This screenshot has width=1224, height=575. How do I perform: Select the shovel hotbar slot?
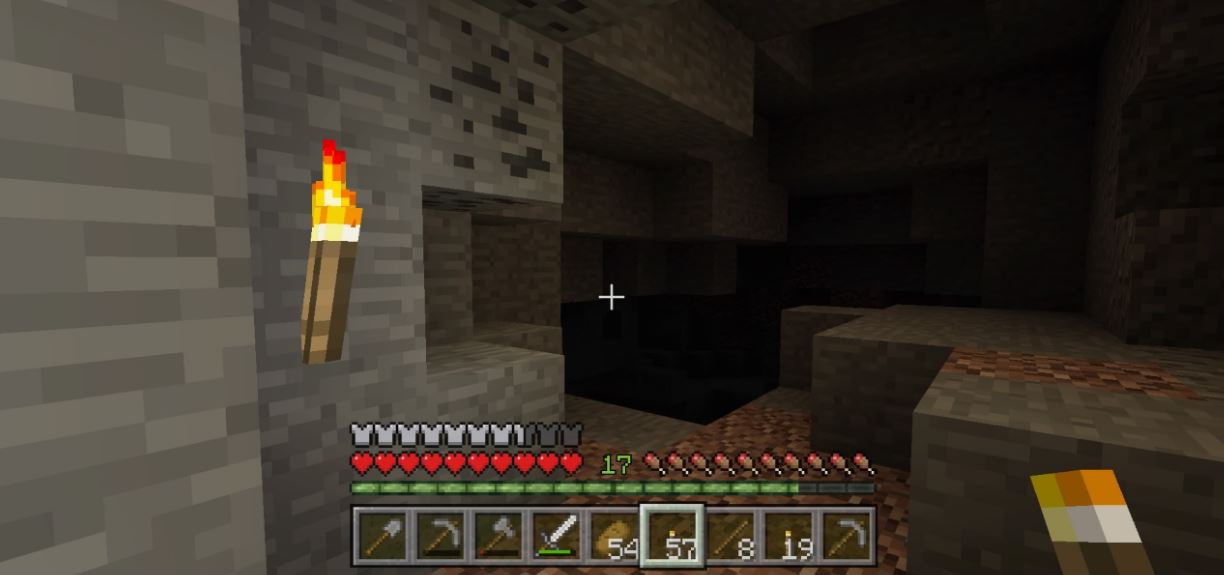coord(381,537)
